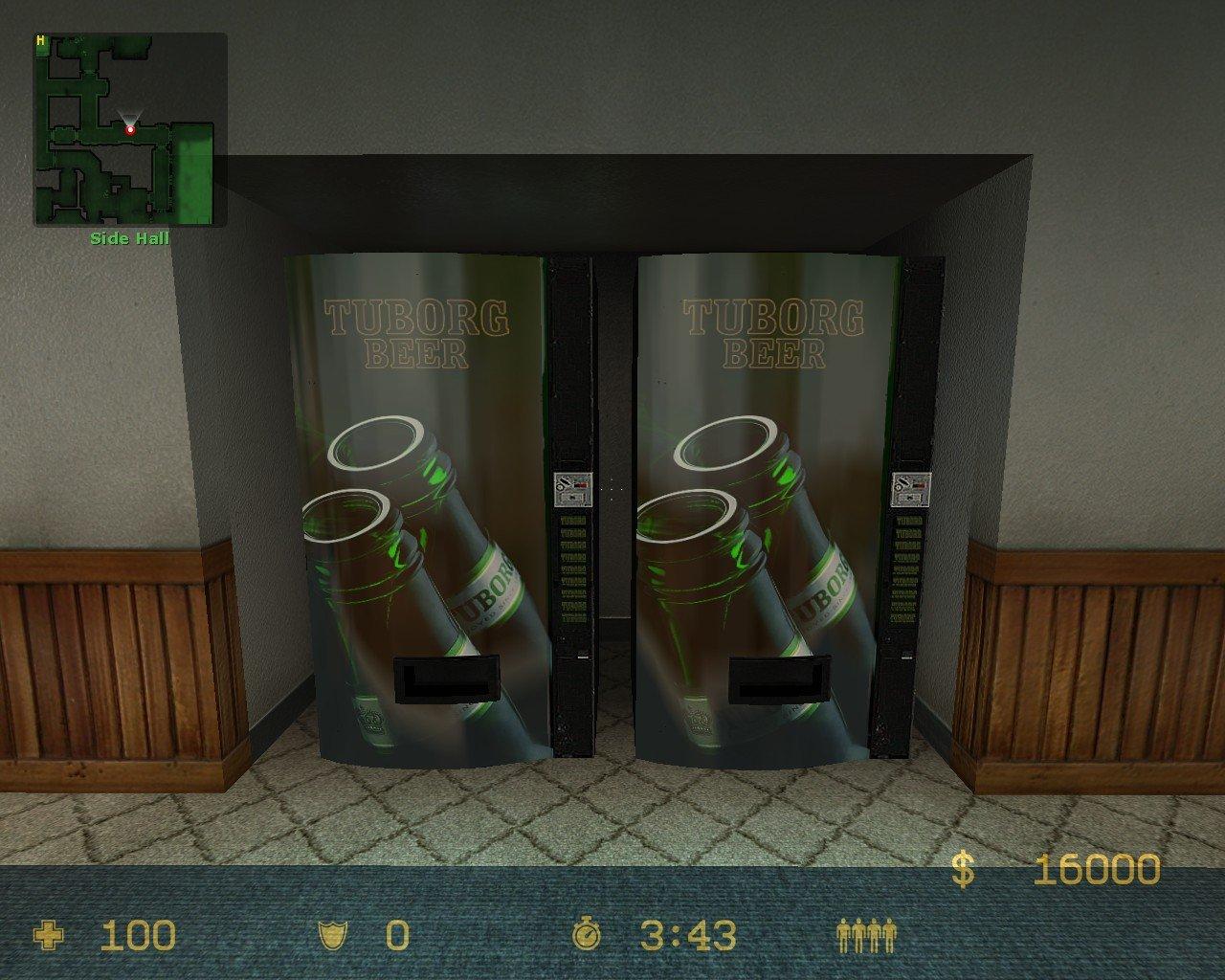
Task: Select the player position marker on radar
Action: point(130,129)
